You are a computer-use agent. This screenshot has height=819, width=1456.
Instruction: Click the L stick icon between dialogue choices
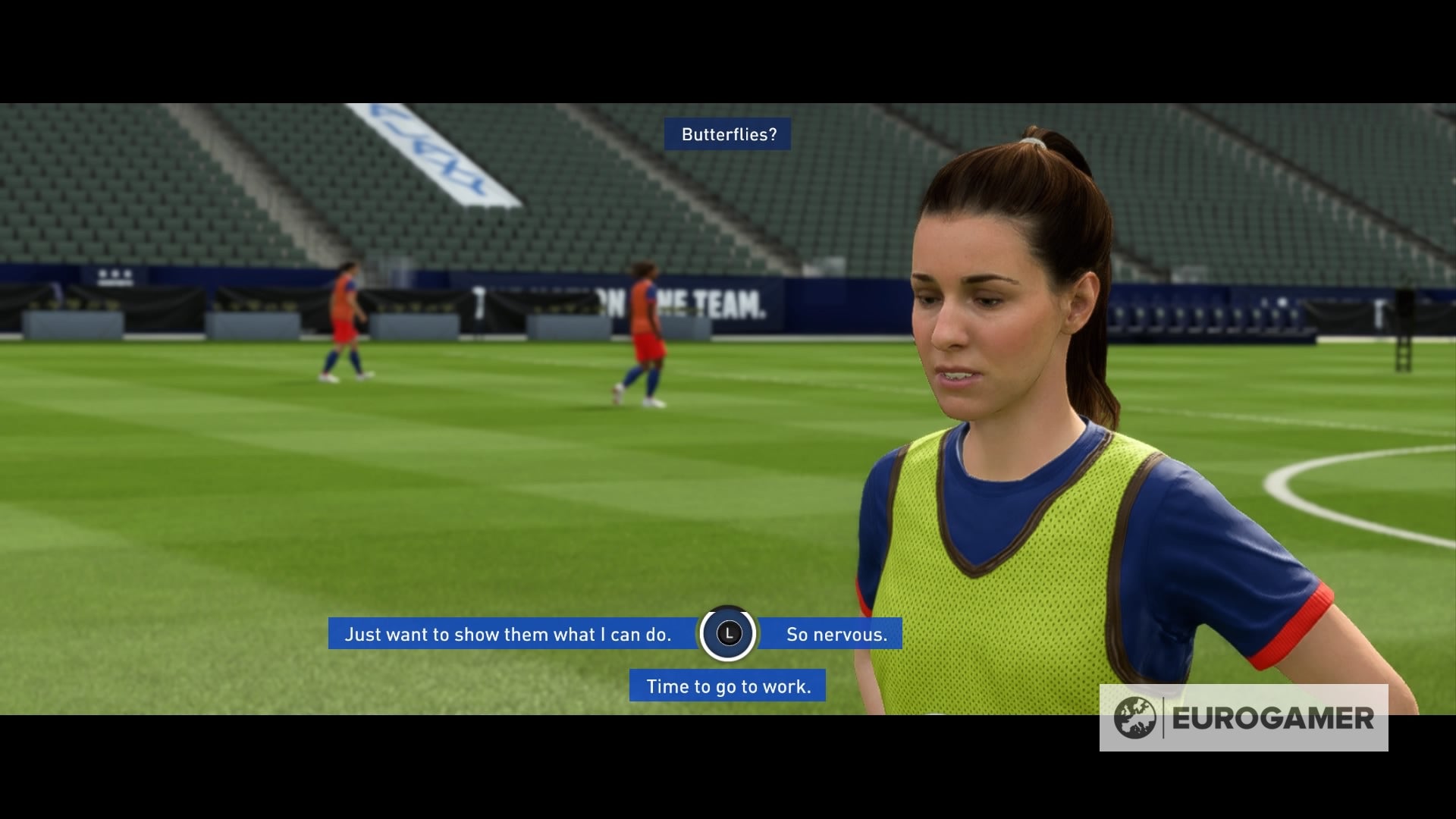(x=727, y=635)
